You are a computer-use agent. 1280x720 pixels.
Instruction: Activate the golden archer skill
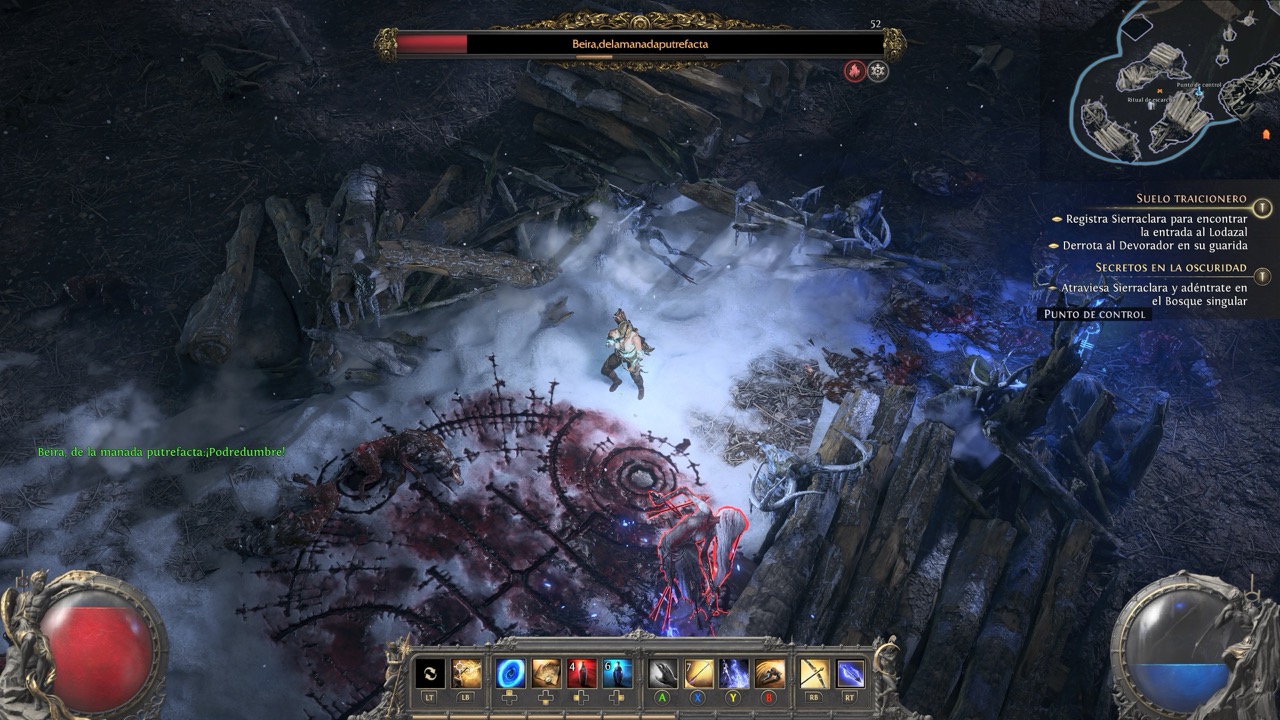pos(466,673)
